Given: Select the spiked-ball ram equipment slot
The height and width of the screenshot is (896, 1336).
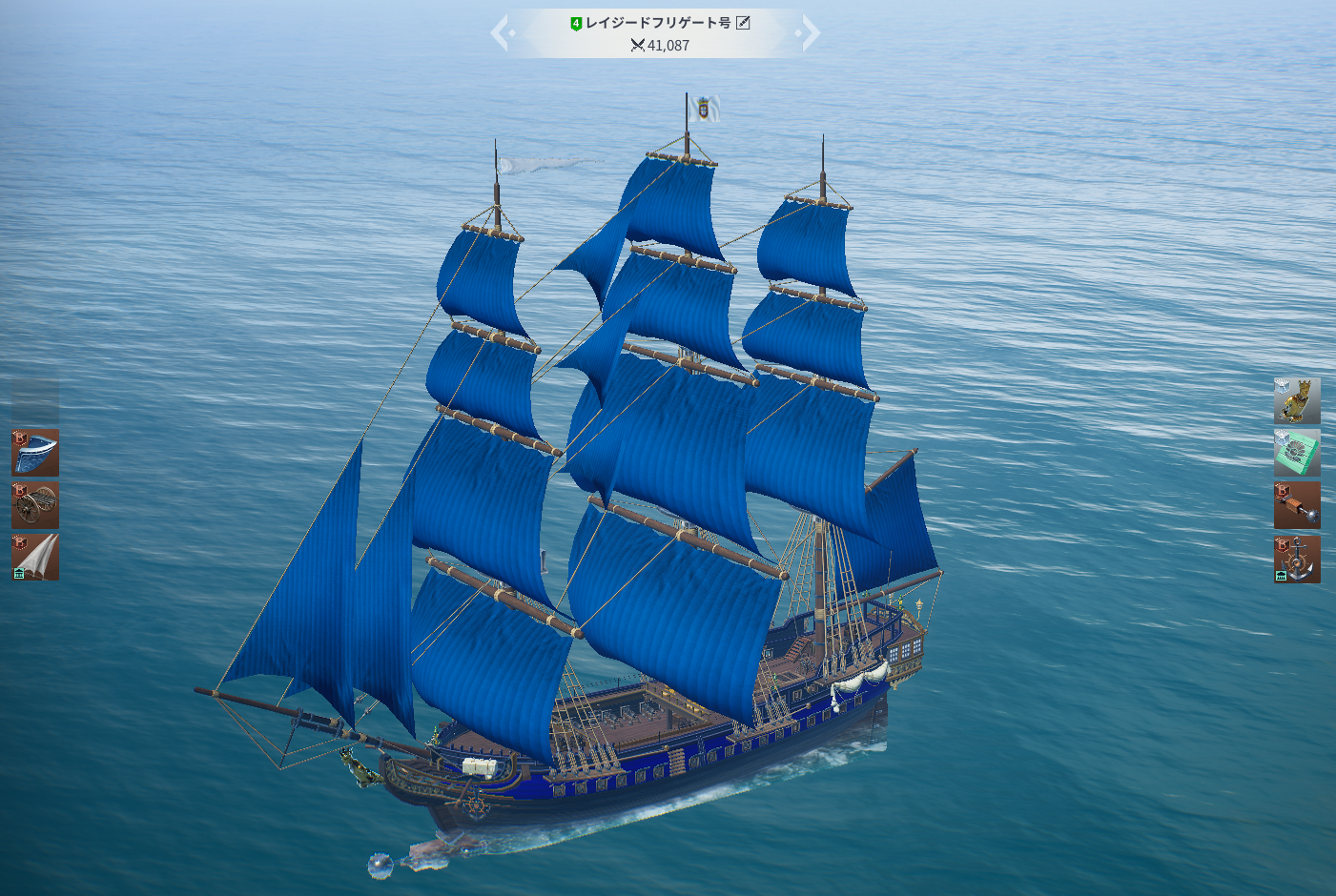Looking at the screenshot, I should click(x=1297, y=505).
